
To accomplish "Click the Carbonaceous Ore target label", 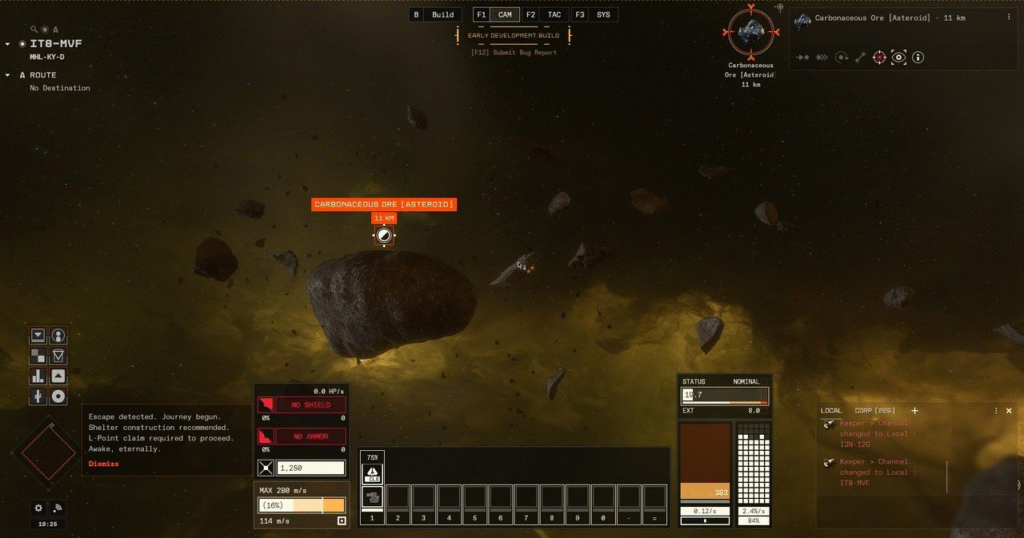I will (385, 204).
